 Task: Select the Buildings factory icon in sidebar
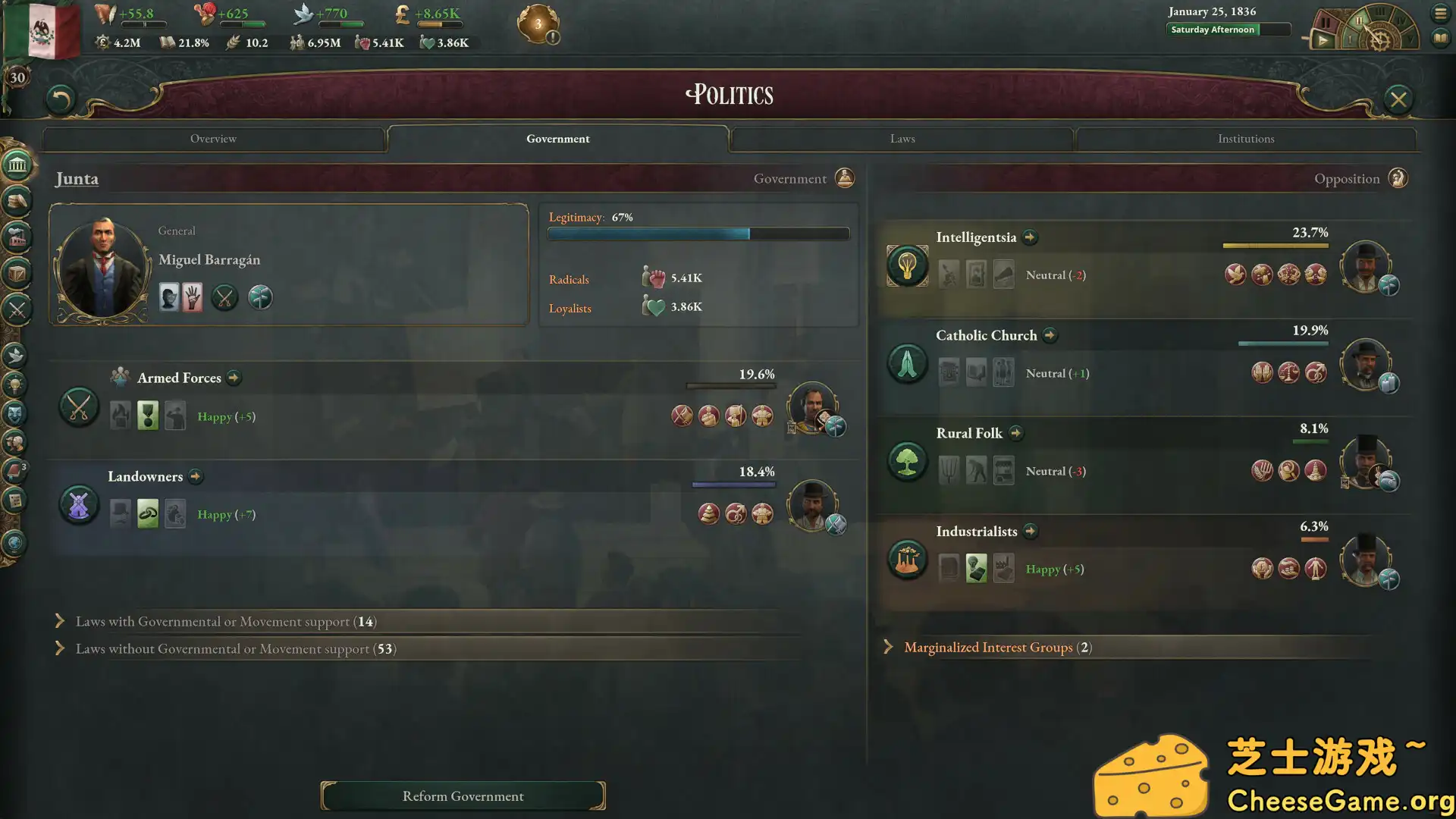click(x=17, y=237)
